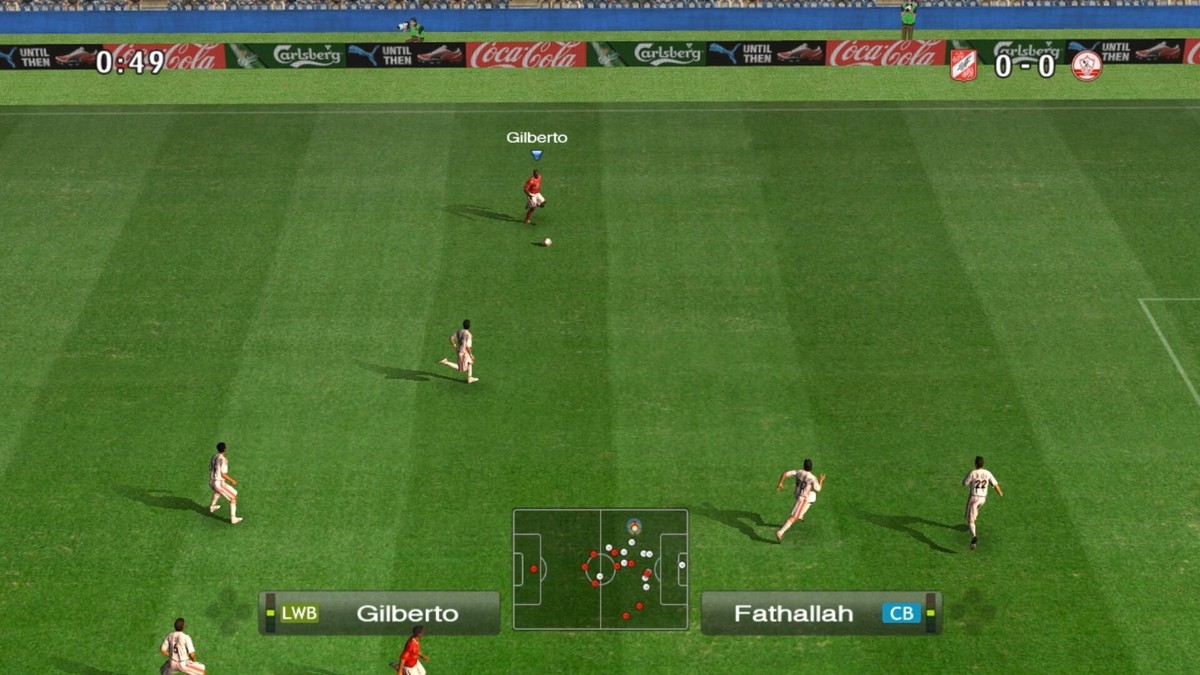The width and height of the screenshot is (1200, 675).
Task: Select the Gilberto LWB player panel
Action: click(x=380, y=613)
